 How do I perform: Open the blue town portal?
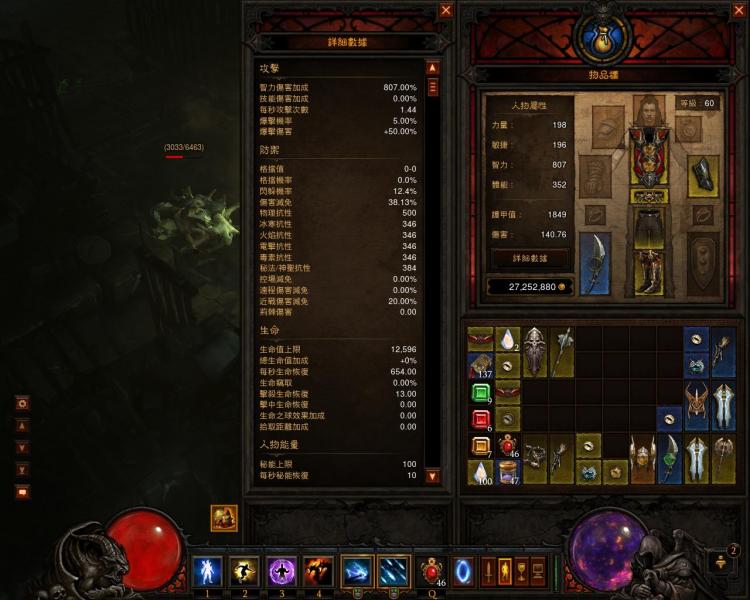[x=465, y=570]
